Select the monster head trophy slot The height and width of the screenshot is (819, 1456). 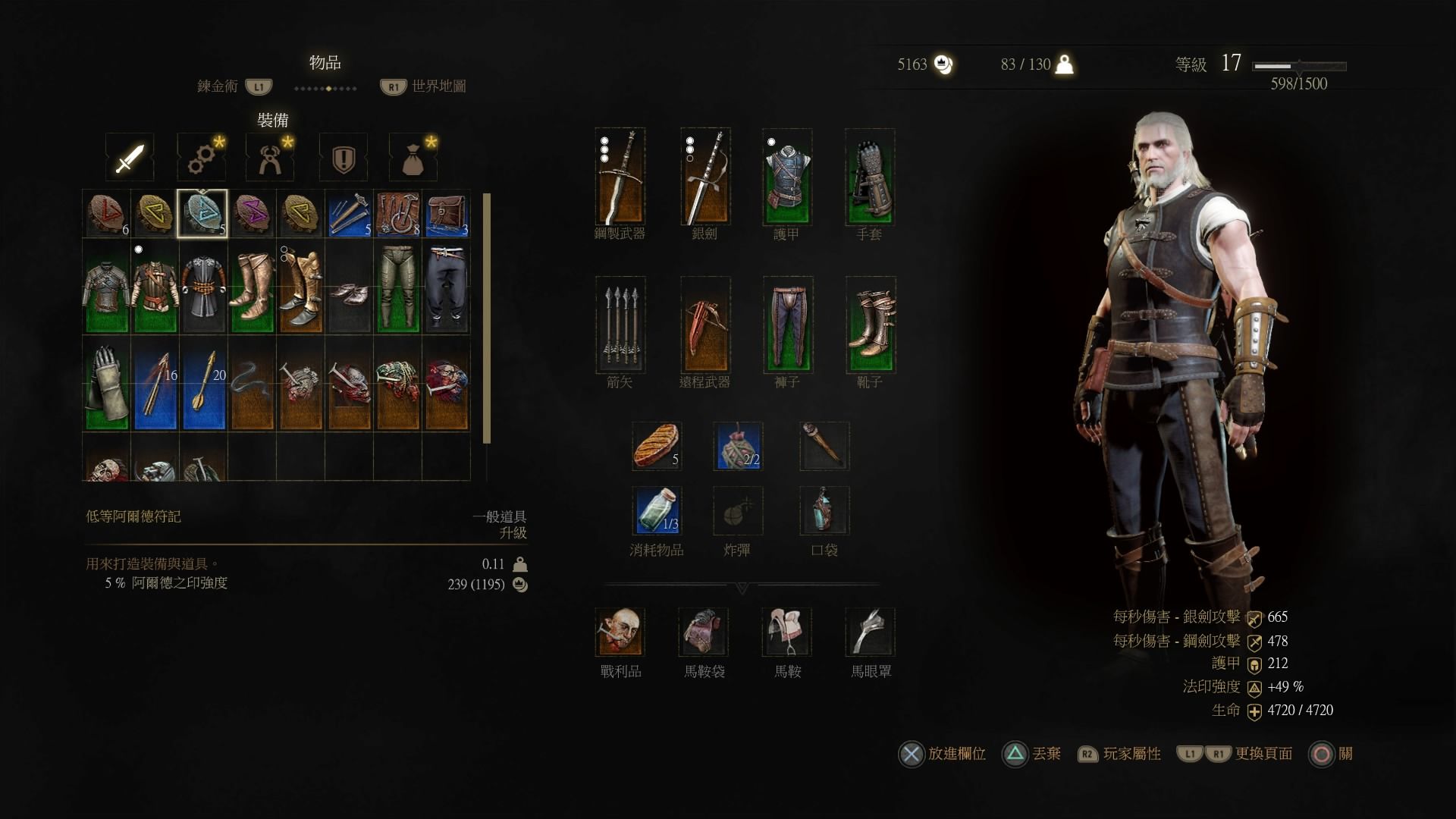620,632
